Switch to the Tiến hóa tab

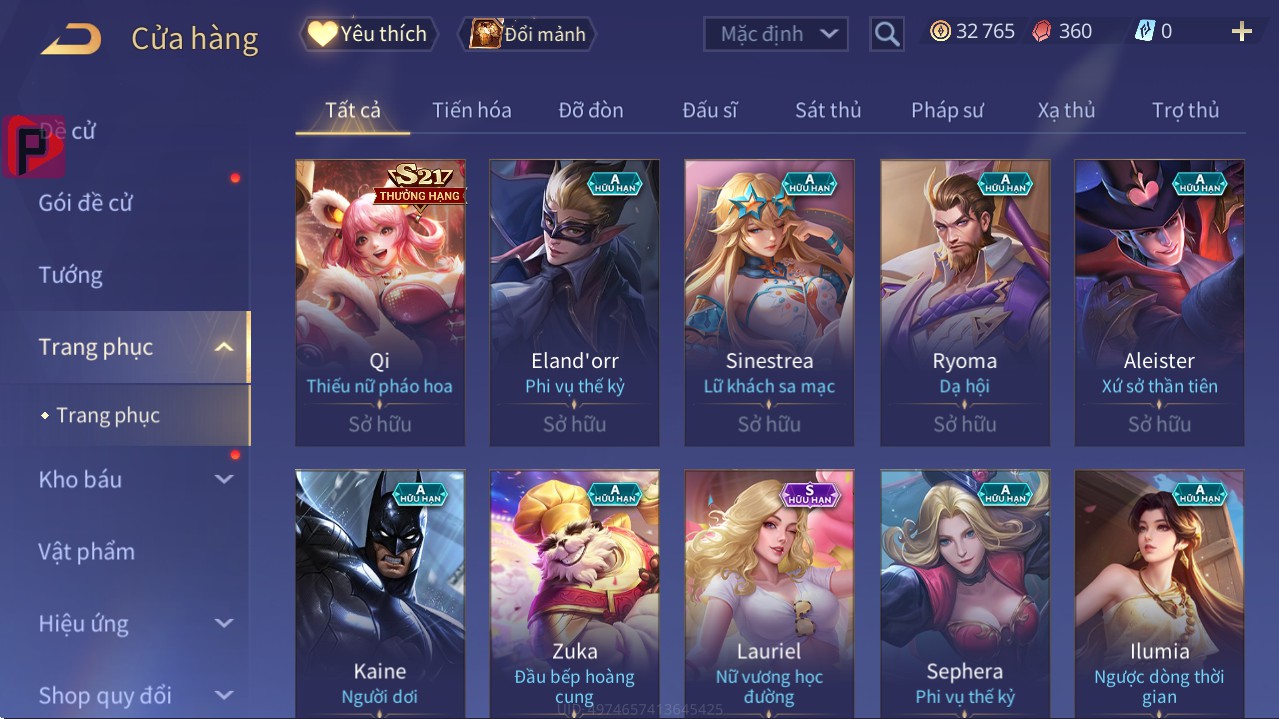pyautogui.click(x=471, y=110)
